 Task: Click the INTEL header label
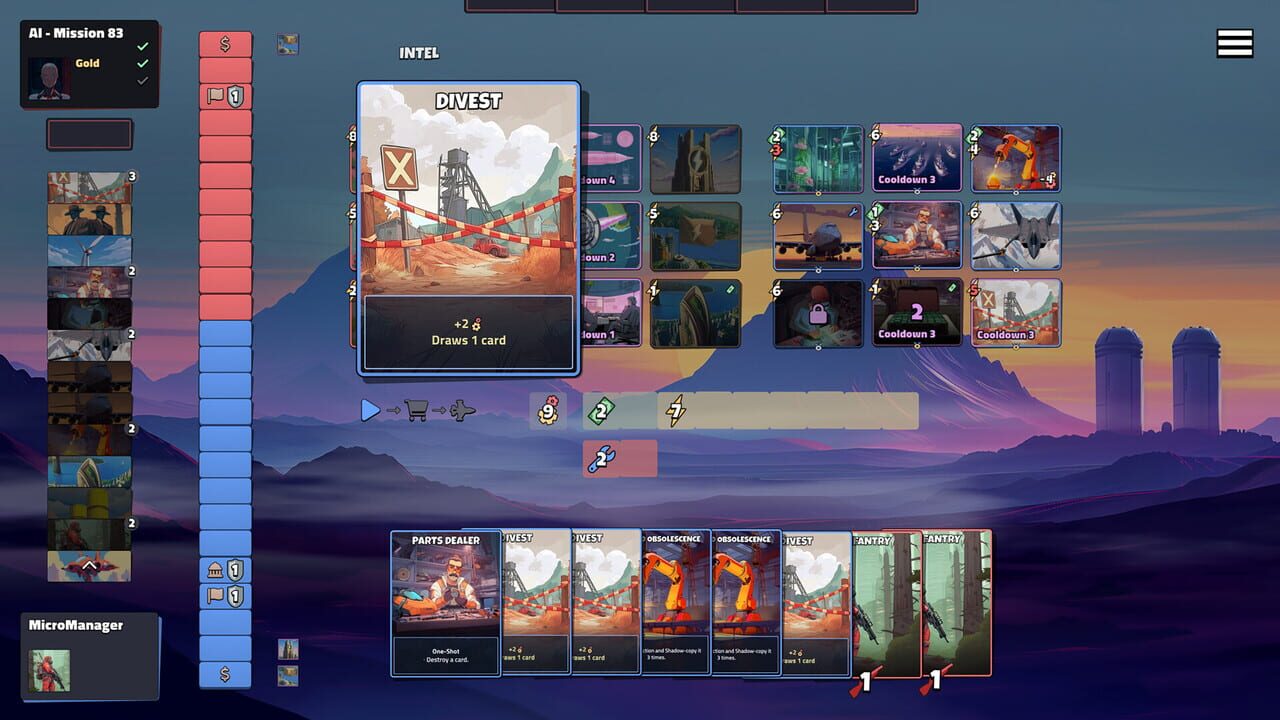pos(420,53)
